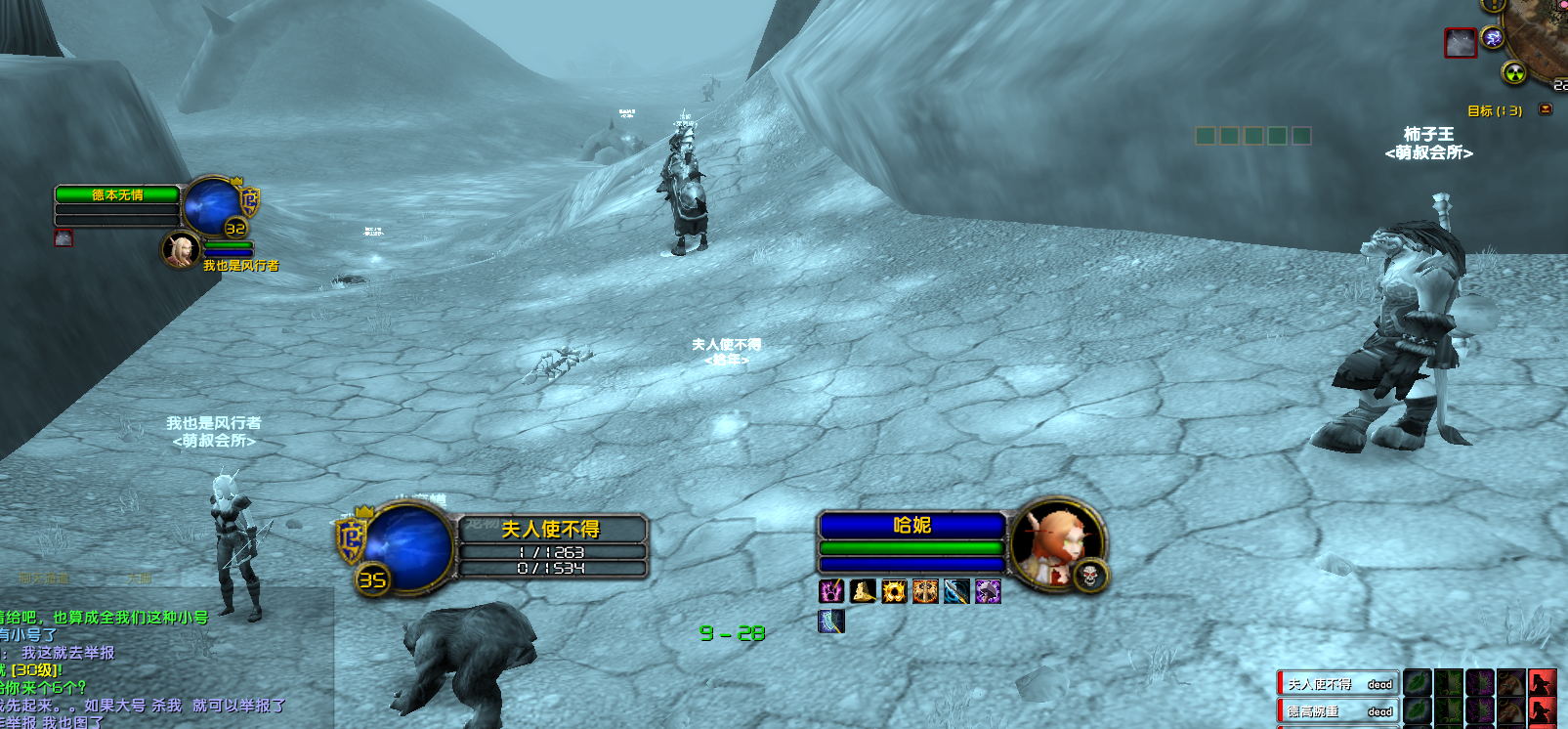Select the 哈妮 target frame portrait

pos(1053,543)
